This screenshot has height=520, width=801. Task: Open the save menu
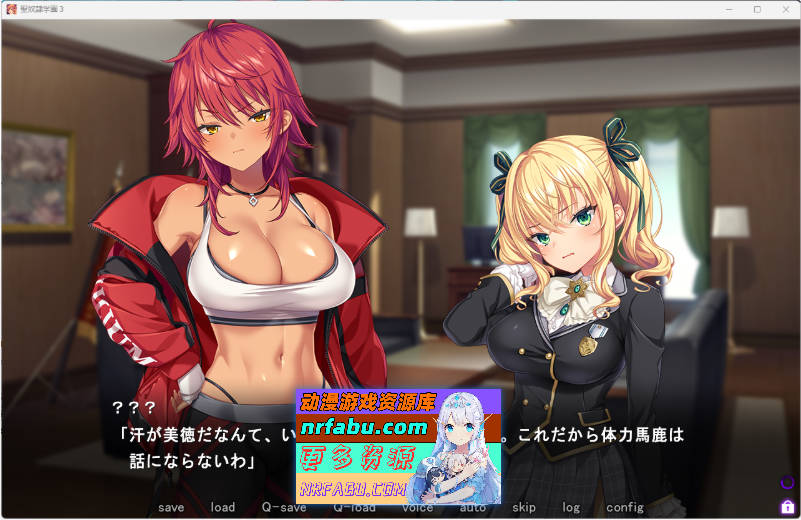[171, 507]
